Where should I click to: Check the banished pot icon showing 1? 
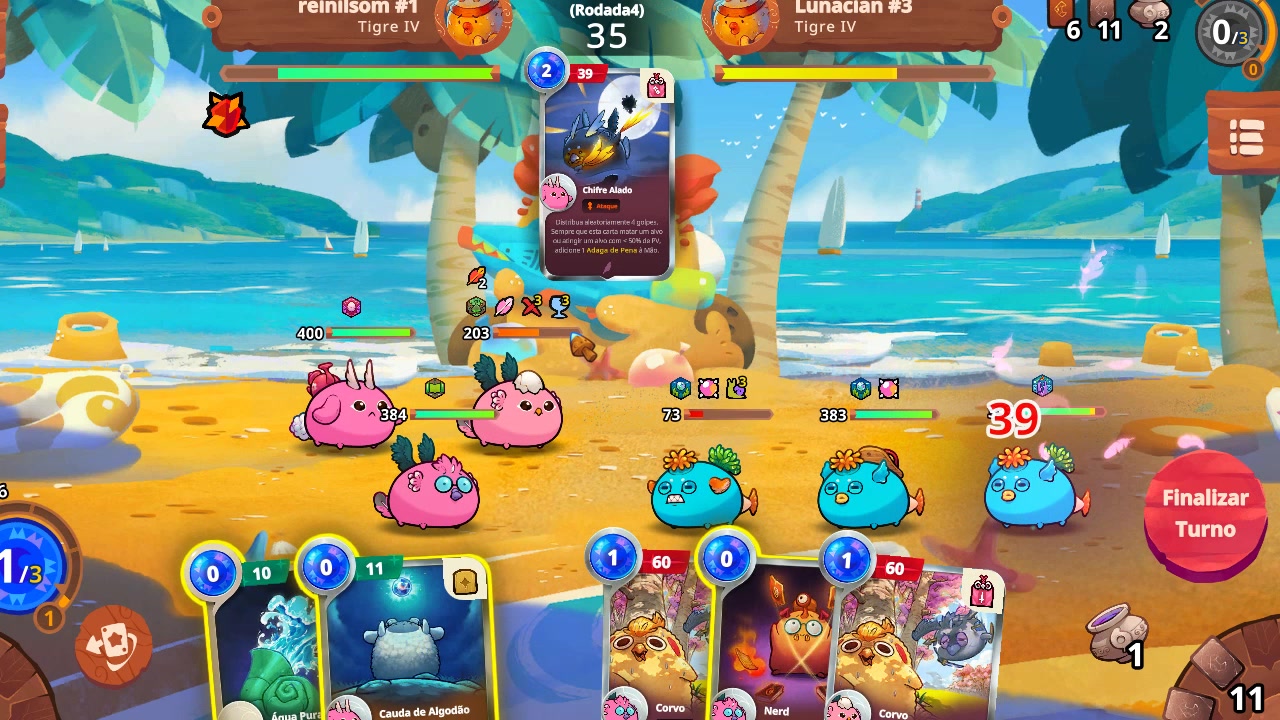1120,635
